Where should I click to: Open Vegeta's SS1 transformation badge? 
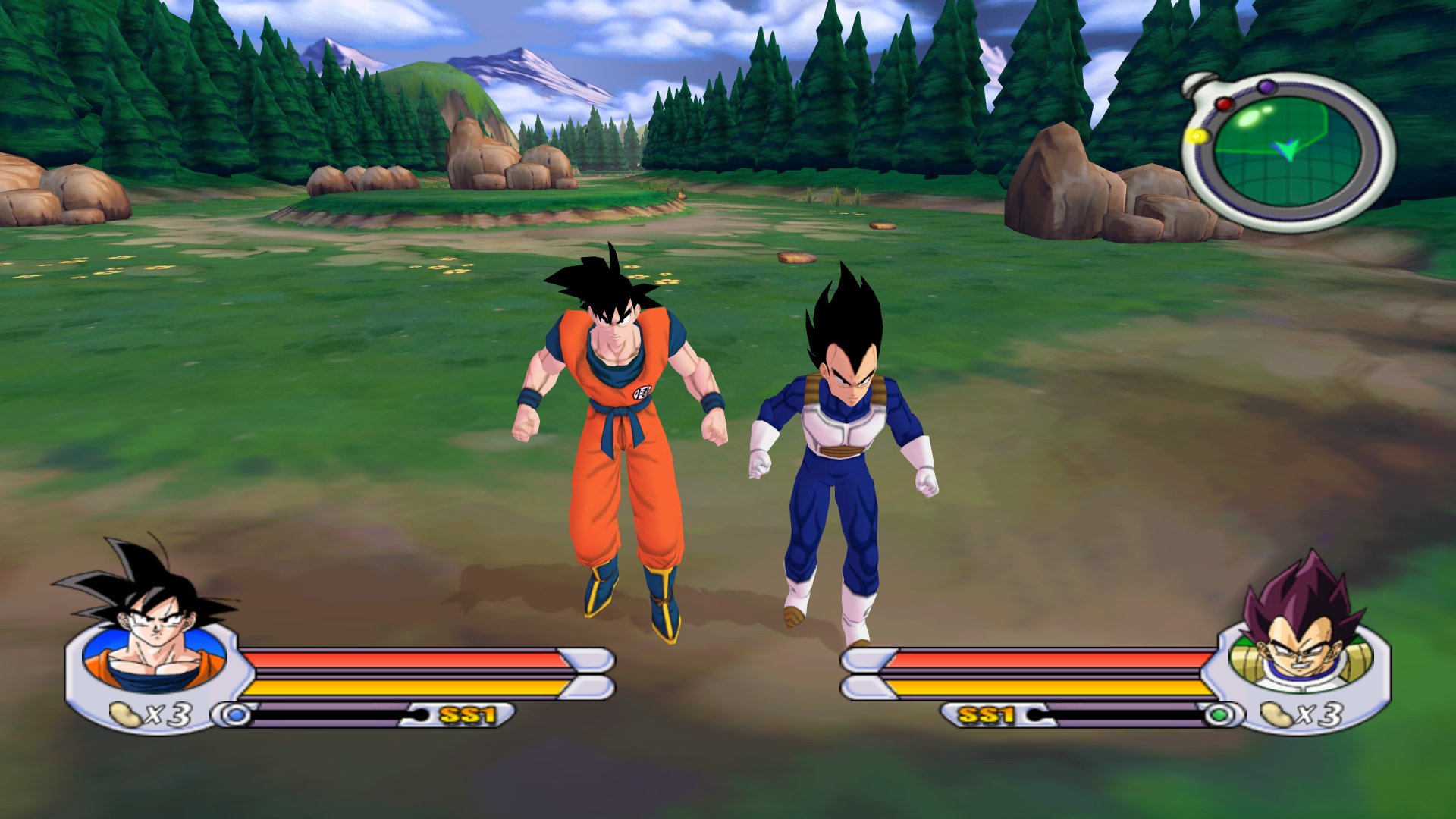987,713
